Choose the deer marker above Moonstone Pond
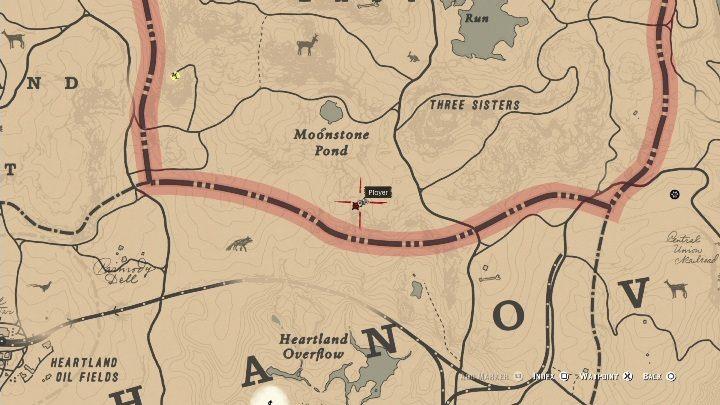The image size is (720, 405). pyautogui.click(x=307, y=45)
